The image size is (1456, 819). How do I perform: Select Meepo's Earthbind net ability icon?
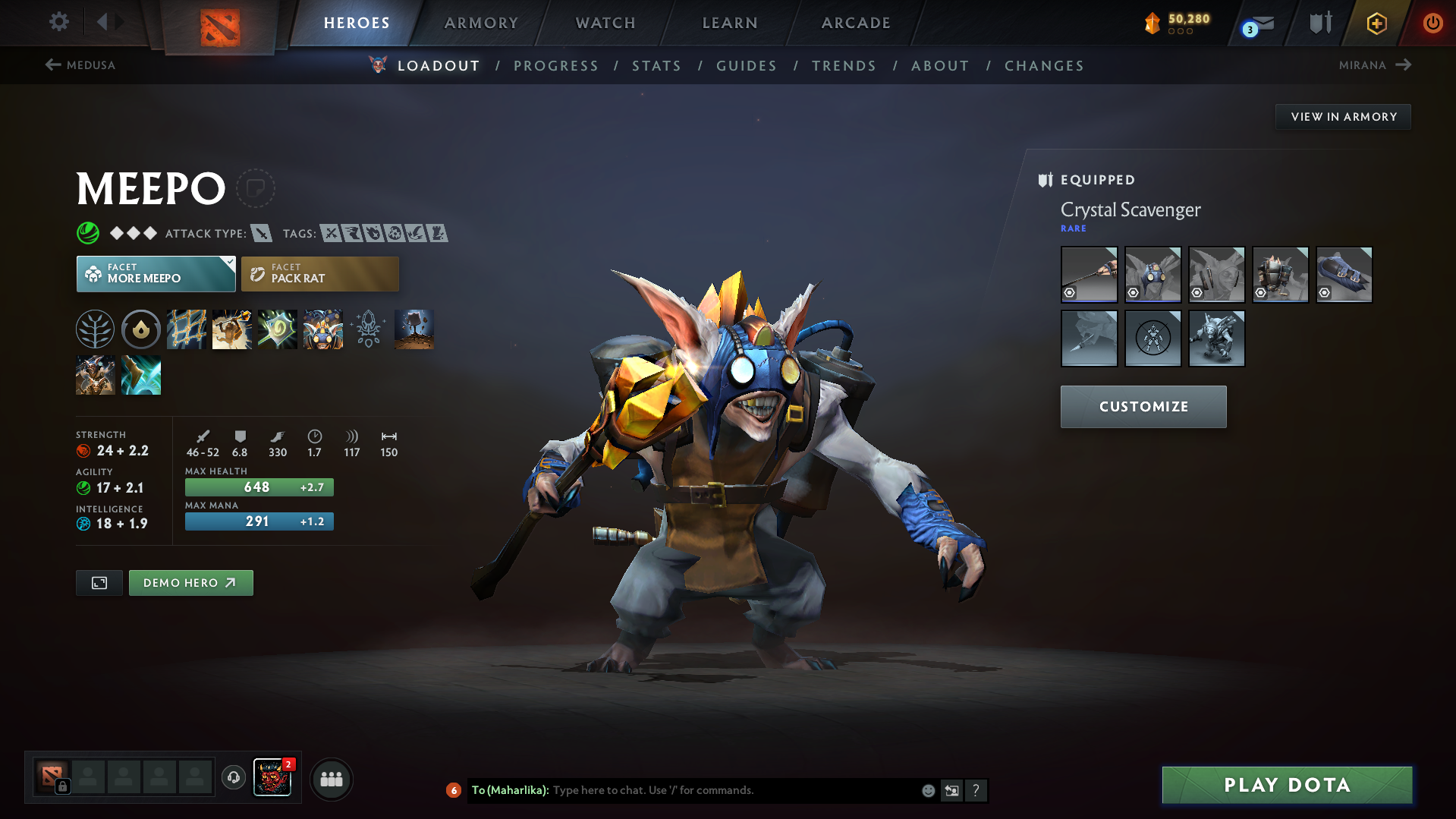187,329
